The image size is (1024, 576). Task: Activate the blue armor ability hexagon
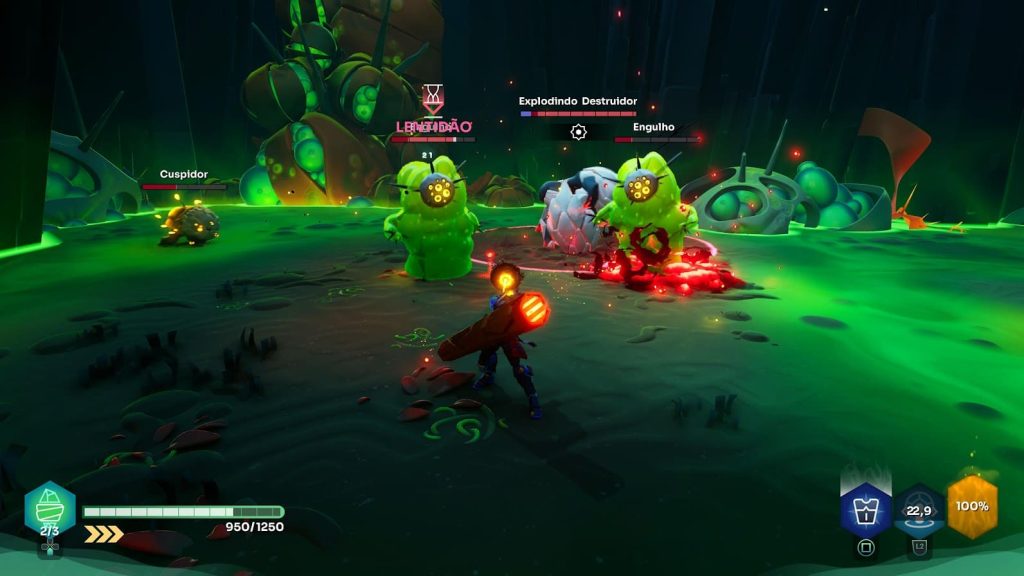[x=866, y=508]
